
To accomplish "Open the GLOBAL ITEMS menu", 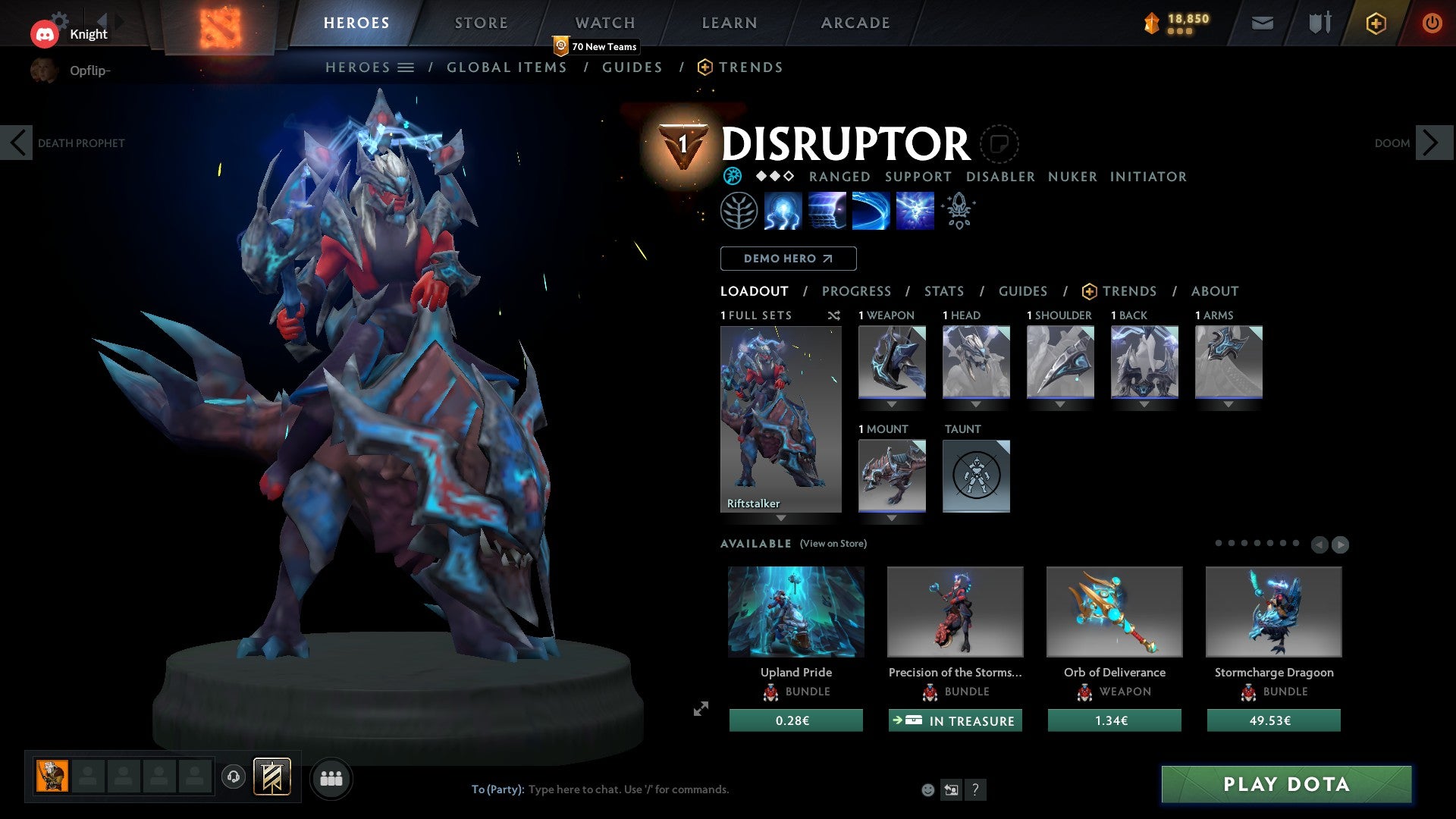I will [507, 67].
